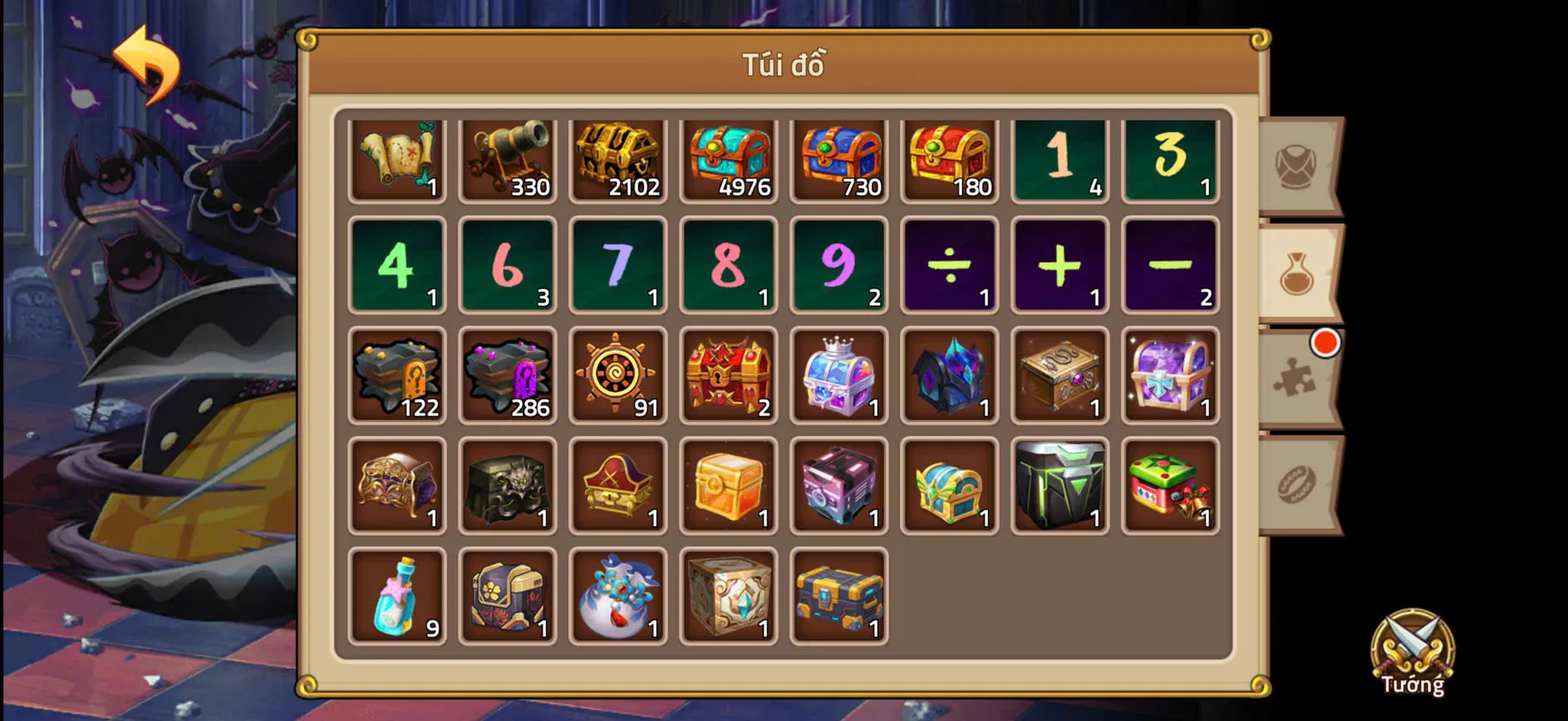Select the number 9 chalkboard card
1568x721 pixels.
(839, 266)
